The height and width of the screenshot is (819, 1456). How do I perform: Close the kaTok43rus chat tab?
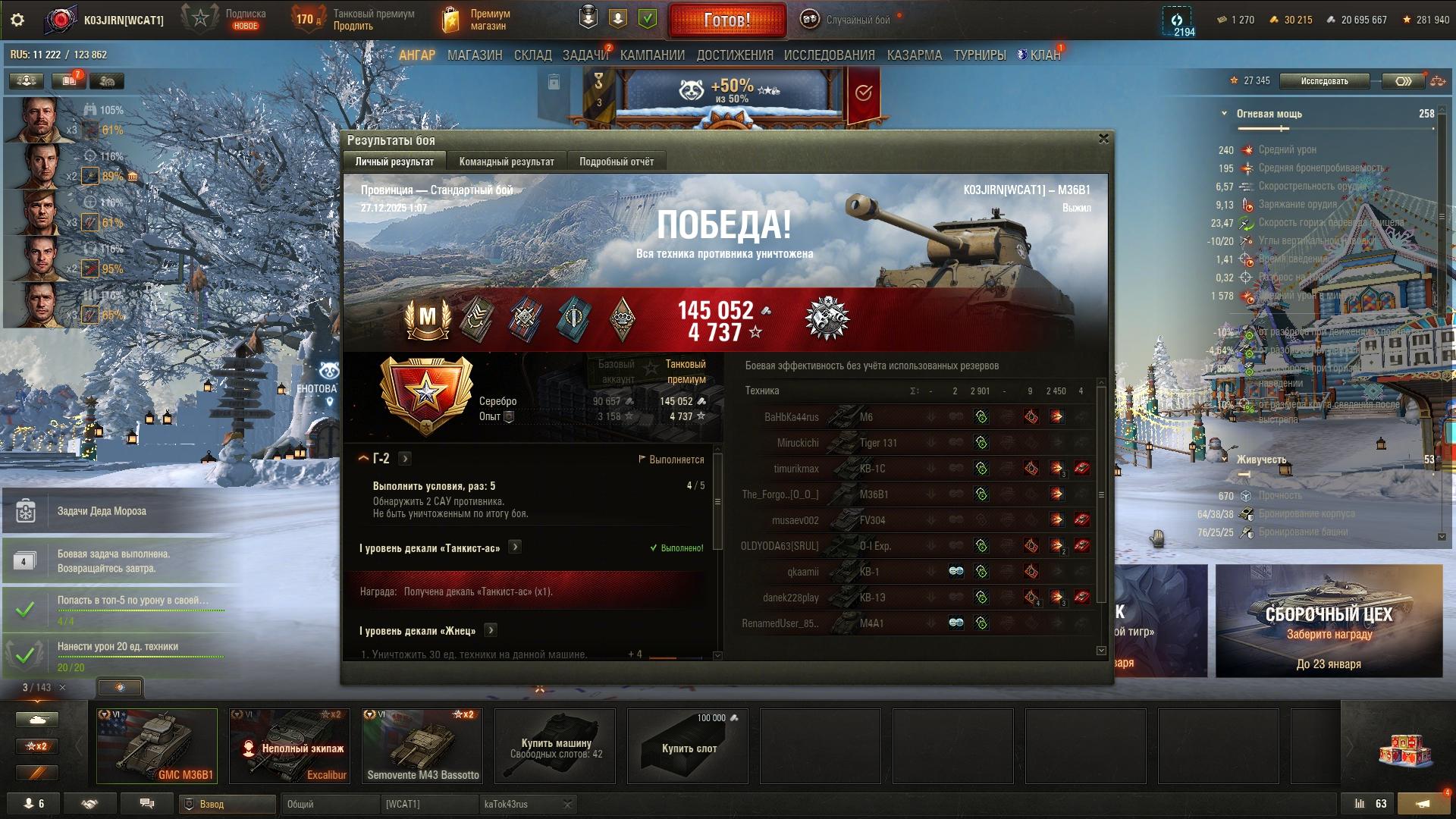(567, 804)
